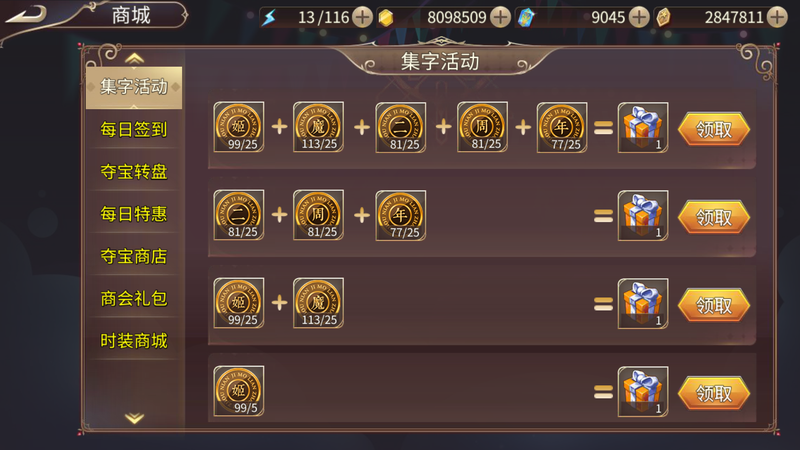Add more energy with the plus button
The image size is (800, 450).
pos(362,17)
